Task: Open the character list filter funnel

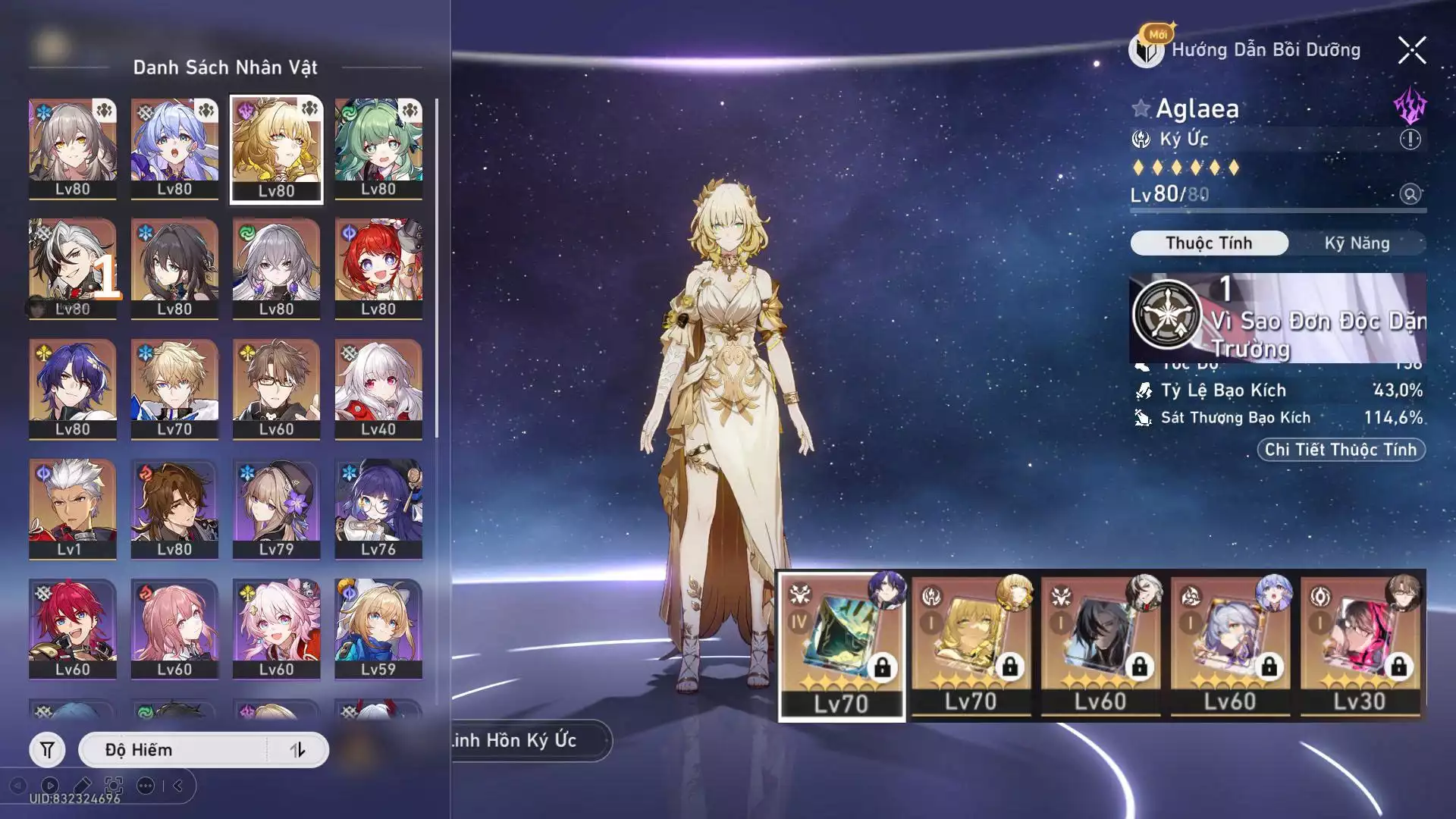Action: point(47,750)
